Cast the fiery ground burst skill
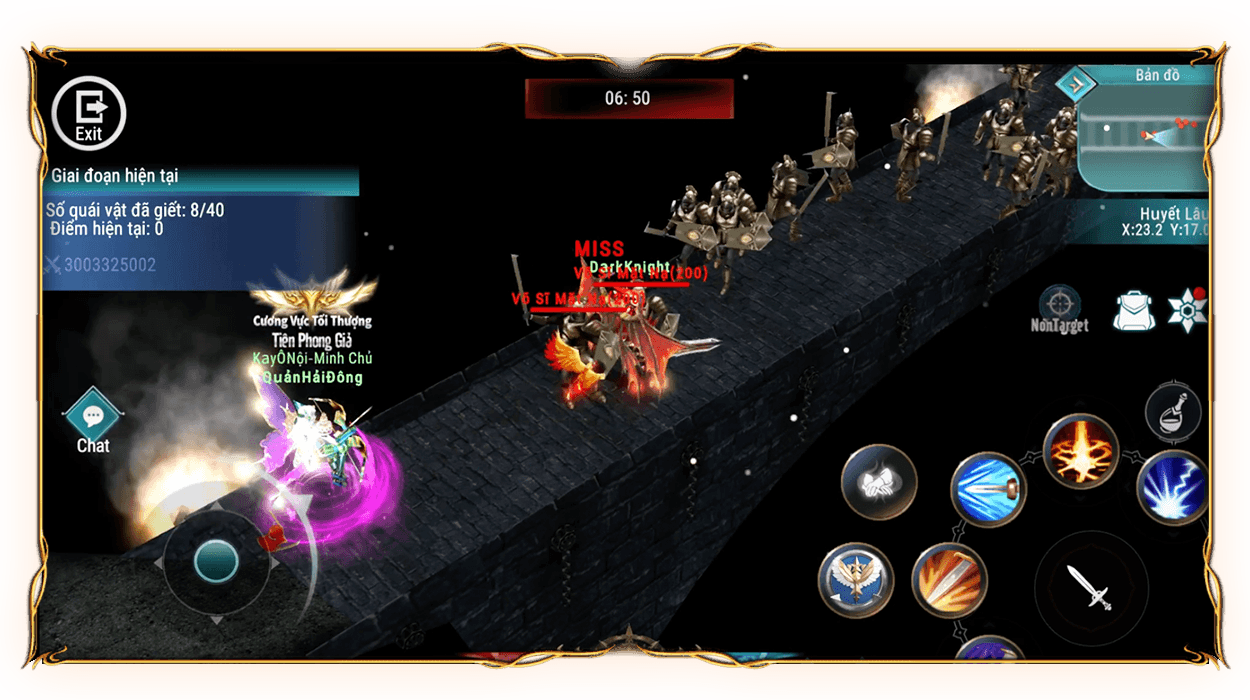Viewport: 1250px width, 700px height. point(1080,451)
